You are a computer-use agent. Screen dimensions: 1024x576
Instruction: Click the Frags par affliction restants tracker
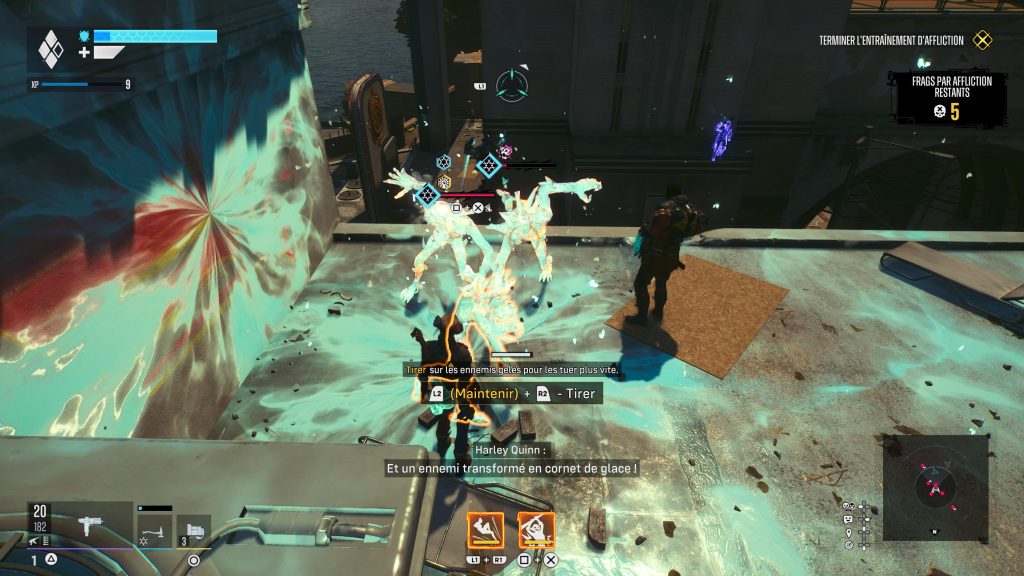pyautogui.click(x=949, y=97)
